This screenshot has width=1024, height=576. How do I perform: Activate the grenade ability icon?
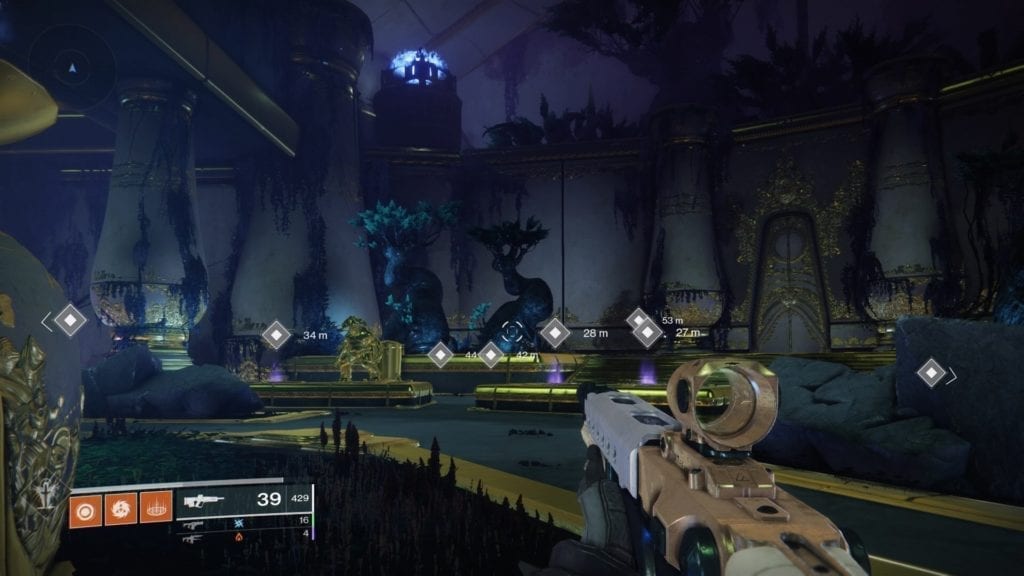[x=84, y=508]
